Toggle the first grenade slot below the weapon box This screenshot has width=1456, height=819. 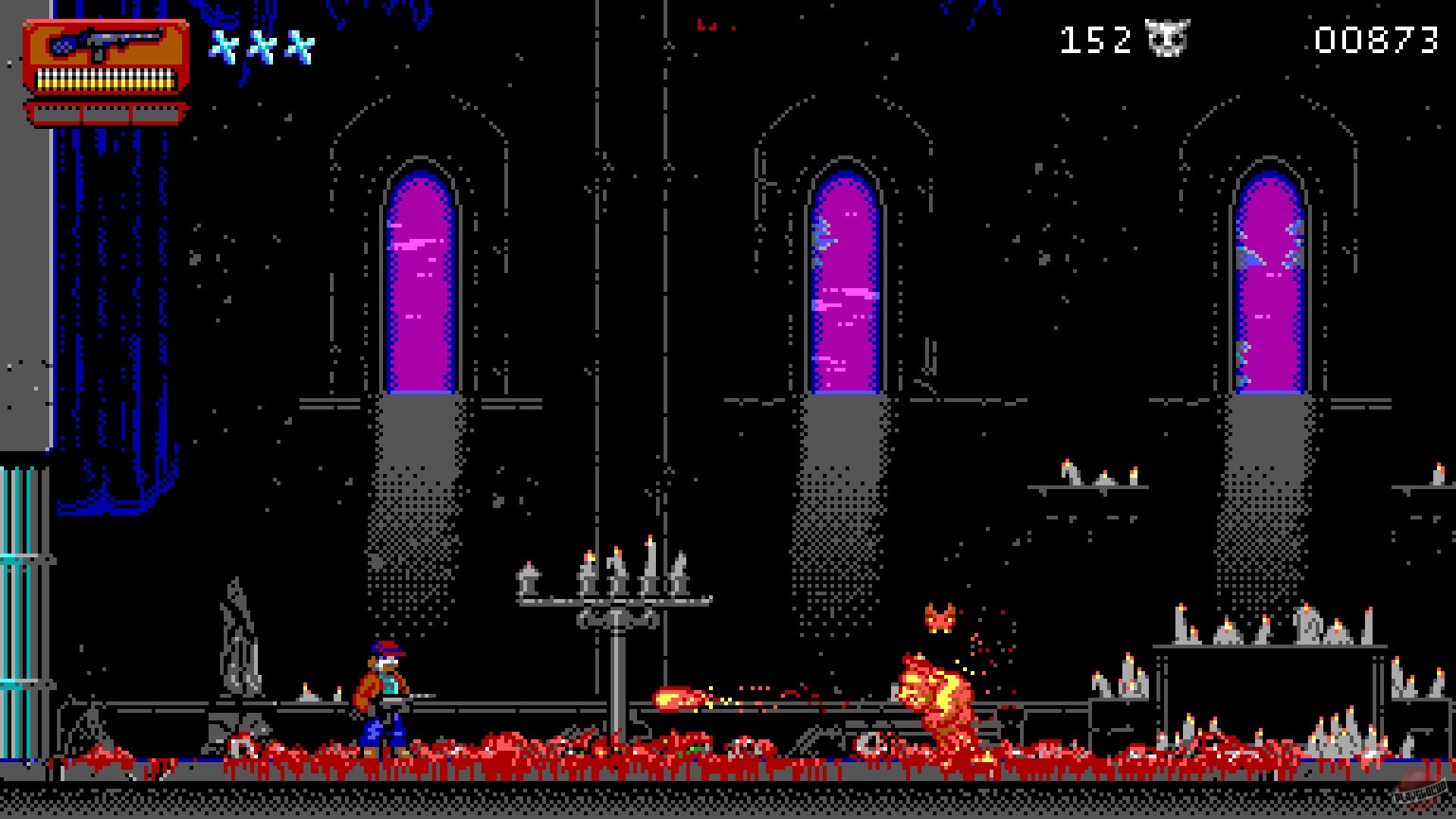(57, 112)
